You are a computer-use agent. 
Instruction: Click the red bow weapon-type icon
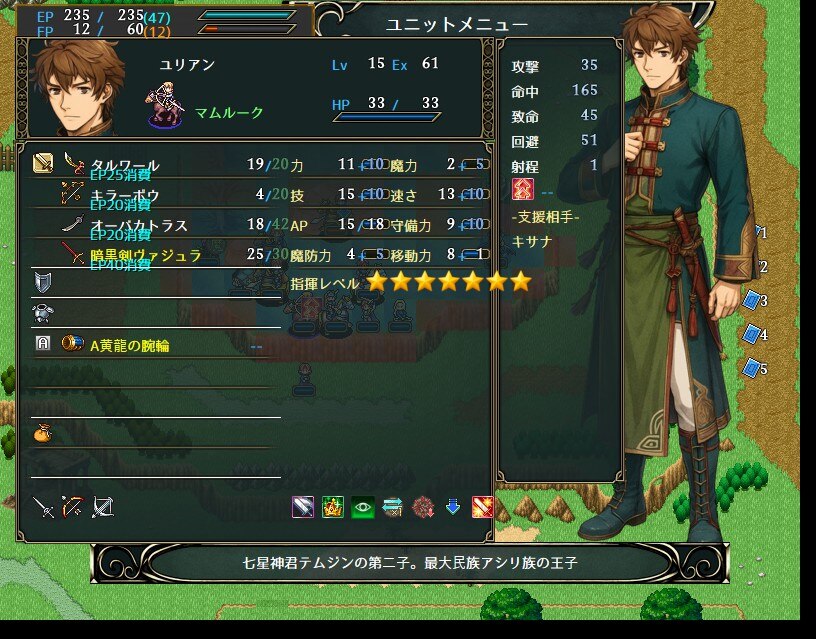(x=72, y=507)
